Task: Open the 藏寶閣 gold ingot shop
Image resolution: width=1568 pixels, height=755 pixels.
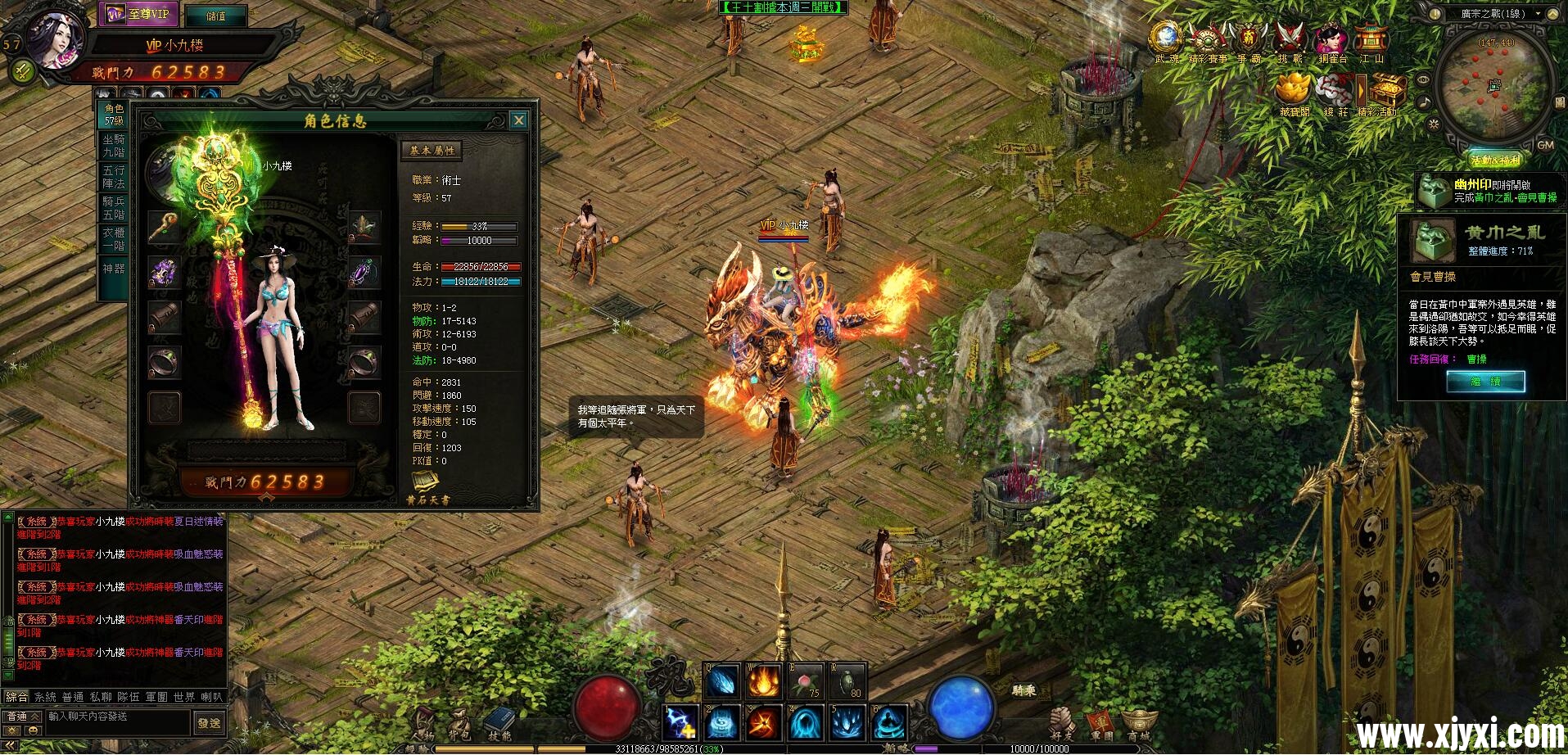Action: (1294, 91)
